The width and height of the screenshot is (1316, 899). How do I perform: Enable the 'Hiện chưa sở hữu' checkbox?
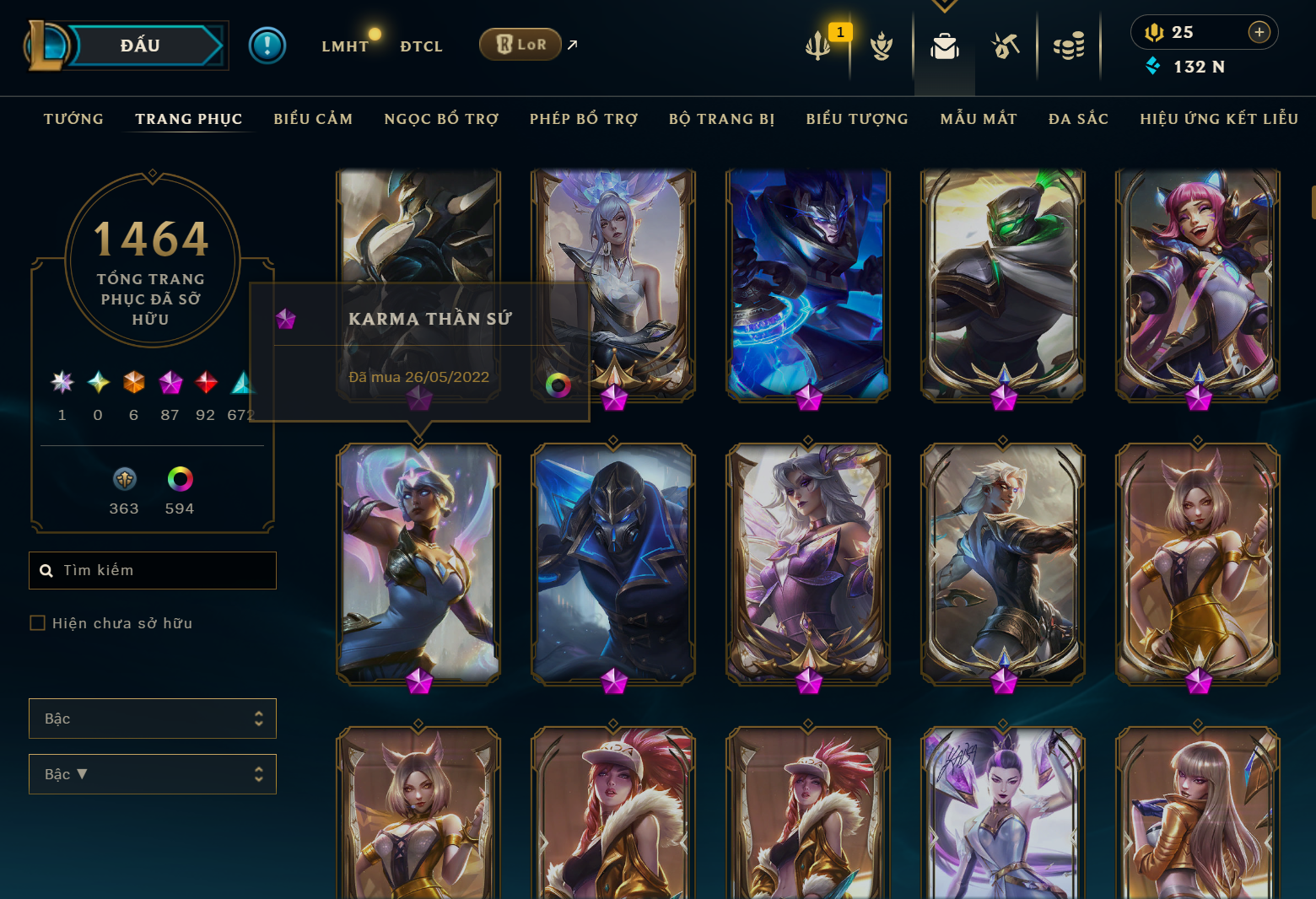point(37,622)
